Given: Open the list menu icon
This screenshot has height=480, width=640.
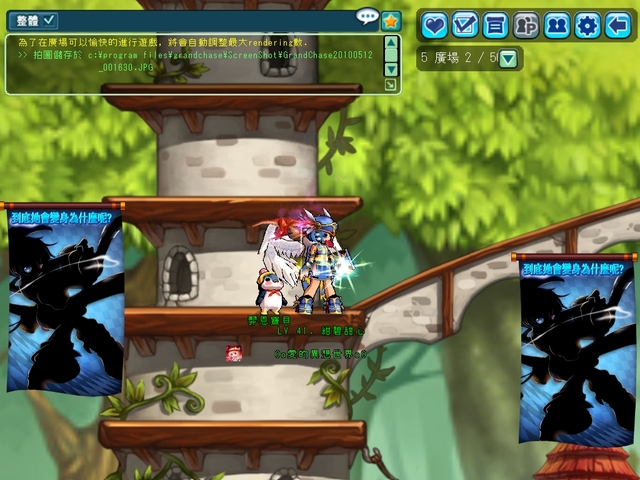Looking at the screenshot, I should click(495, 25).
